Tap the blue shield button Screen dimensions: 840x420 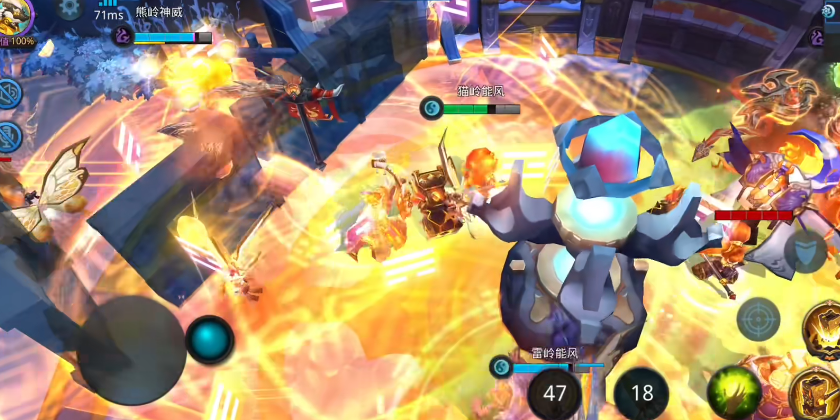pos(804,253)
